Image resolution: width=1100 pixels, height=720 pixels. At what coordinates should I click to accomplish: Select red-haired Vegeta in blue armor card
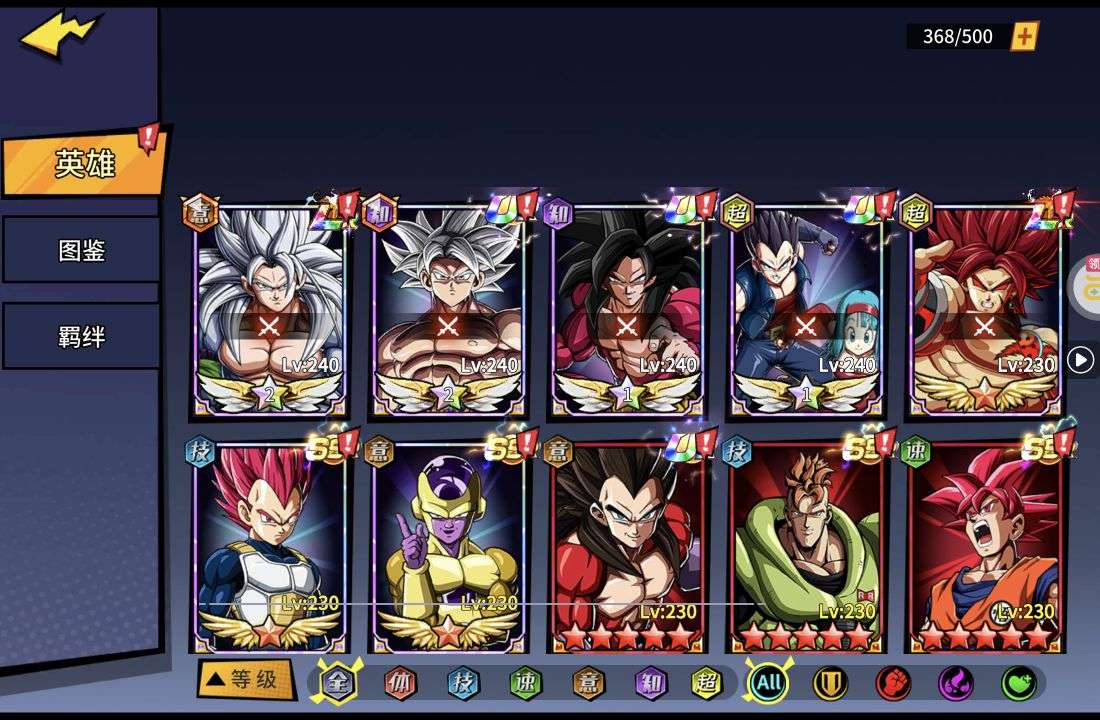coord(269,547)
